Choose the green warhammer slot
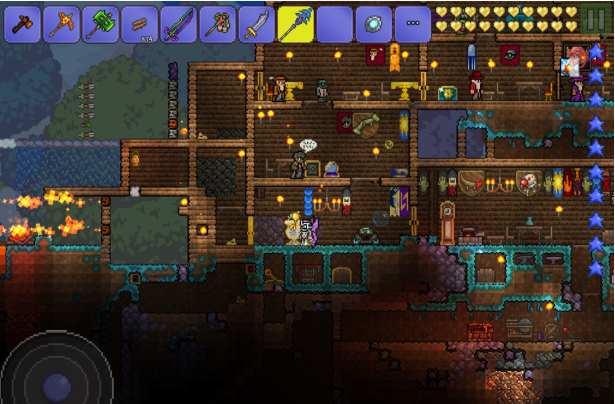Viewport: 615px width, 404px height. 100,24
